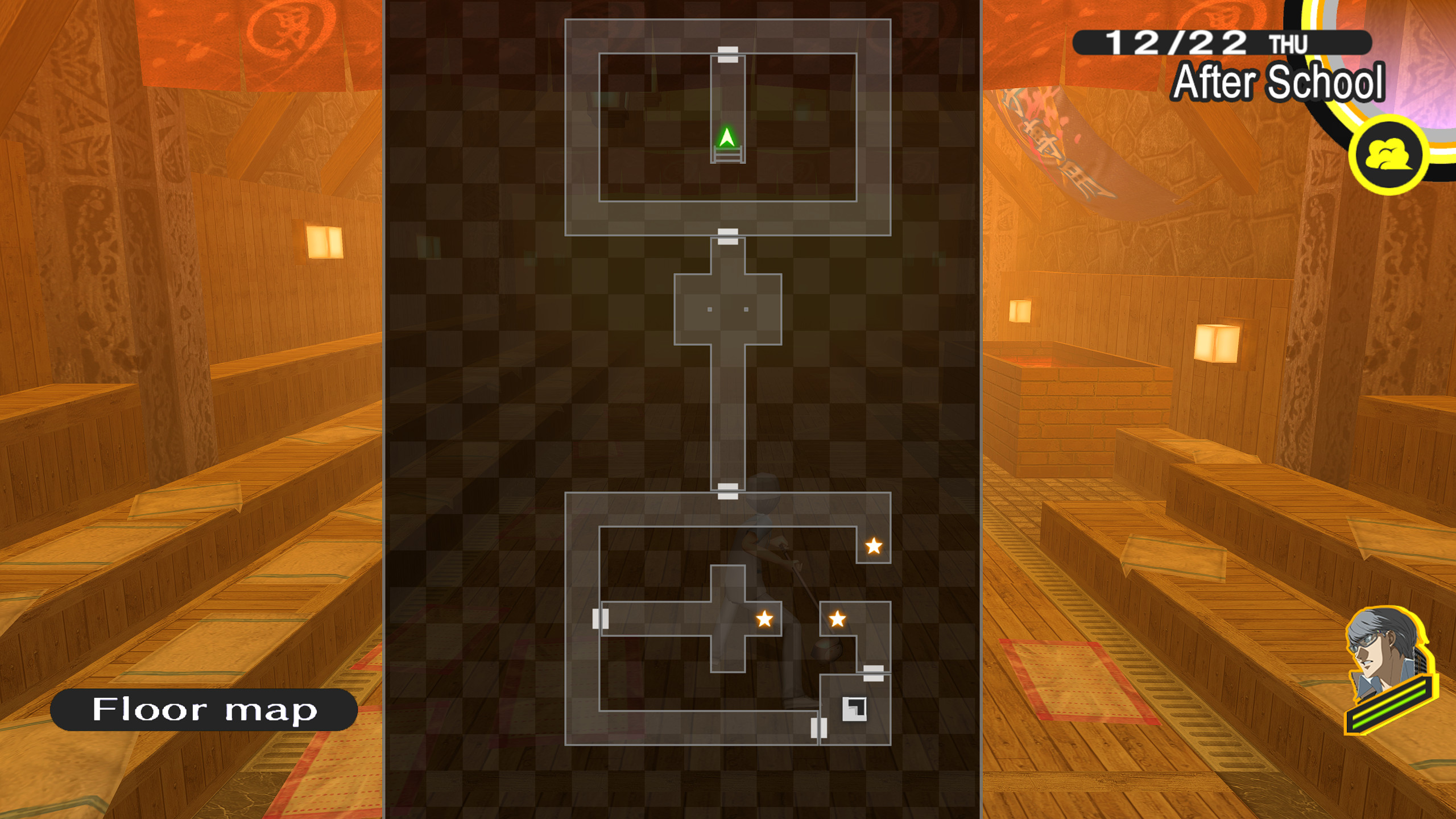Image resolution: width=1456 pixels, height=819 pixels.
Task: Select the stairs icon below the player arrow
Action: (x=729, y=154)
